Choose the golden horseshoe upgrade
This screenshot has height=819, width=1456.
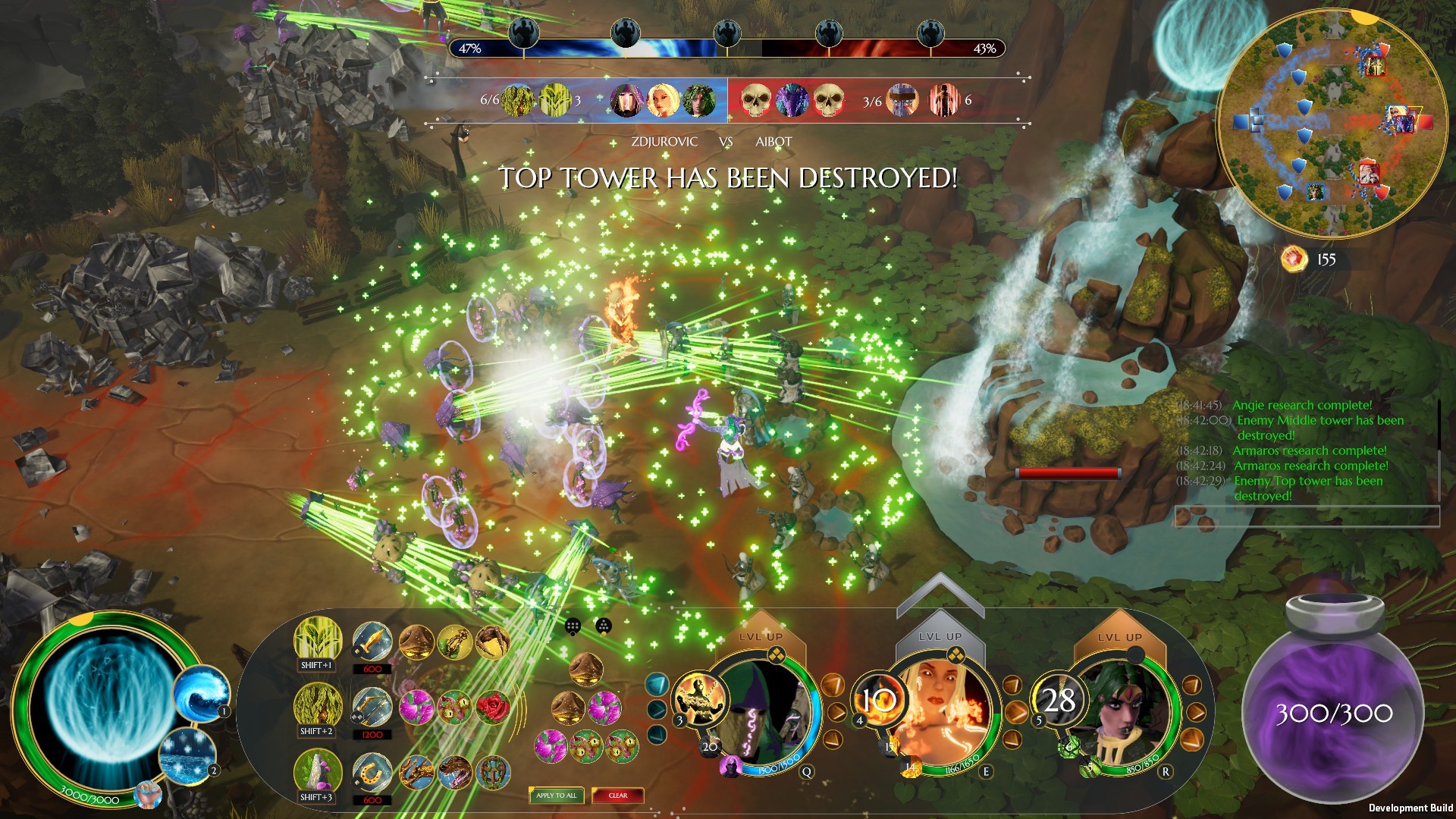coord(372,773)
